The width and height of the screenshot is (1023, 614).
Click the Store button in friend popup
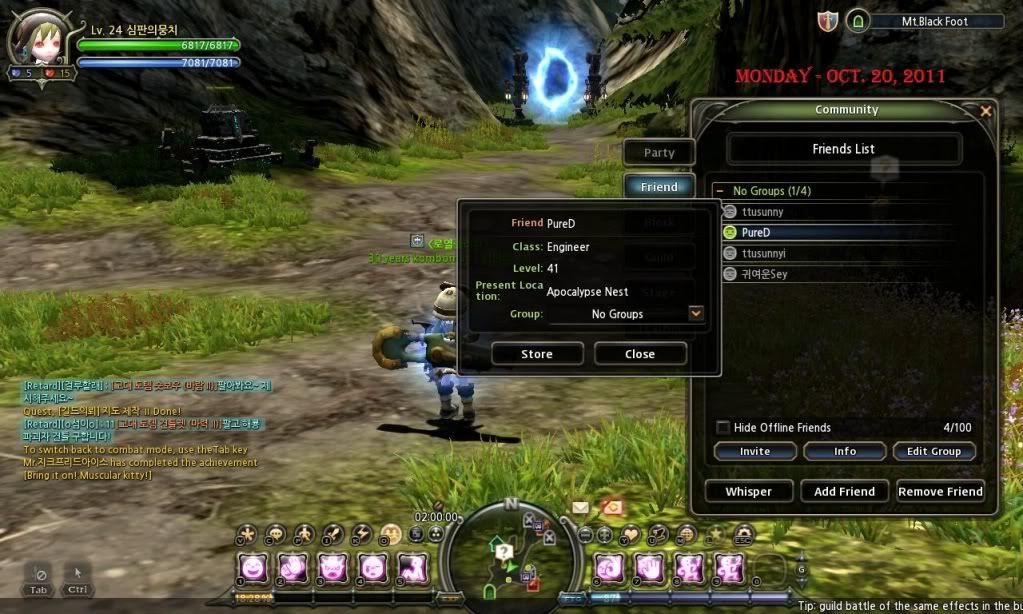pyautogui.click(x=536, y=354)
